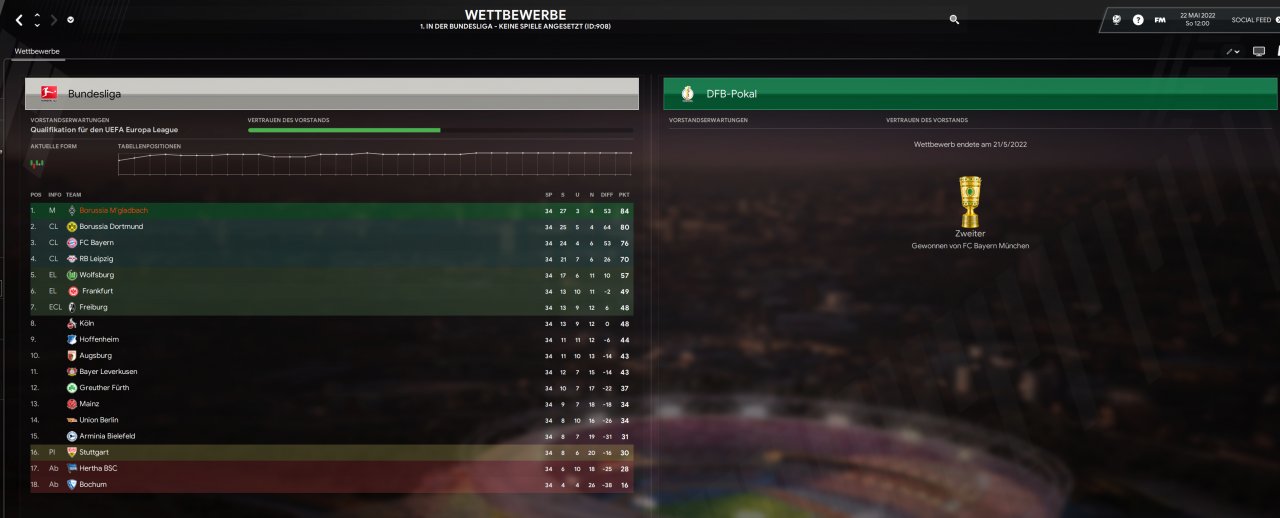
Task: Open the Social Feed
Action: tap(1251, 20)
